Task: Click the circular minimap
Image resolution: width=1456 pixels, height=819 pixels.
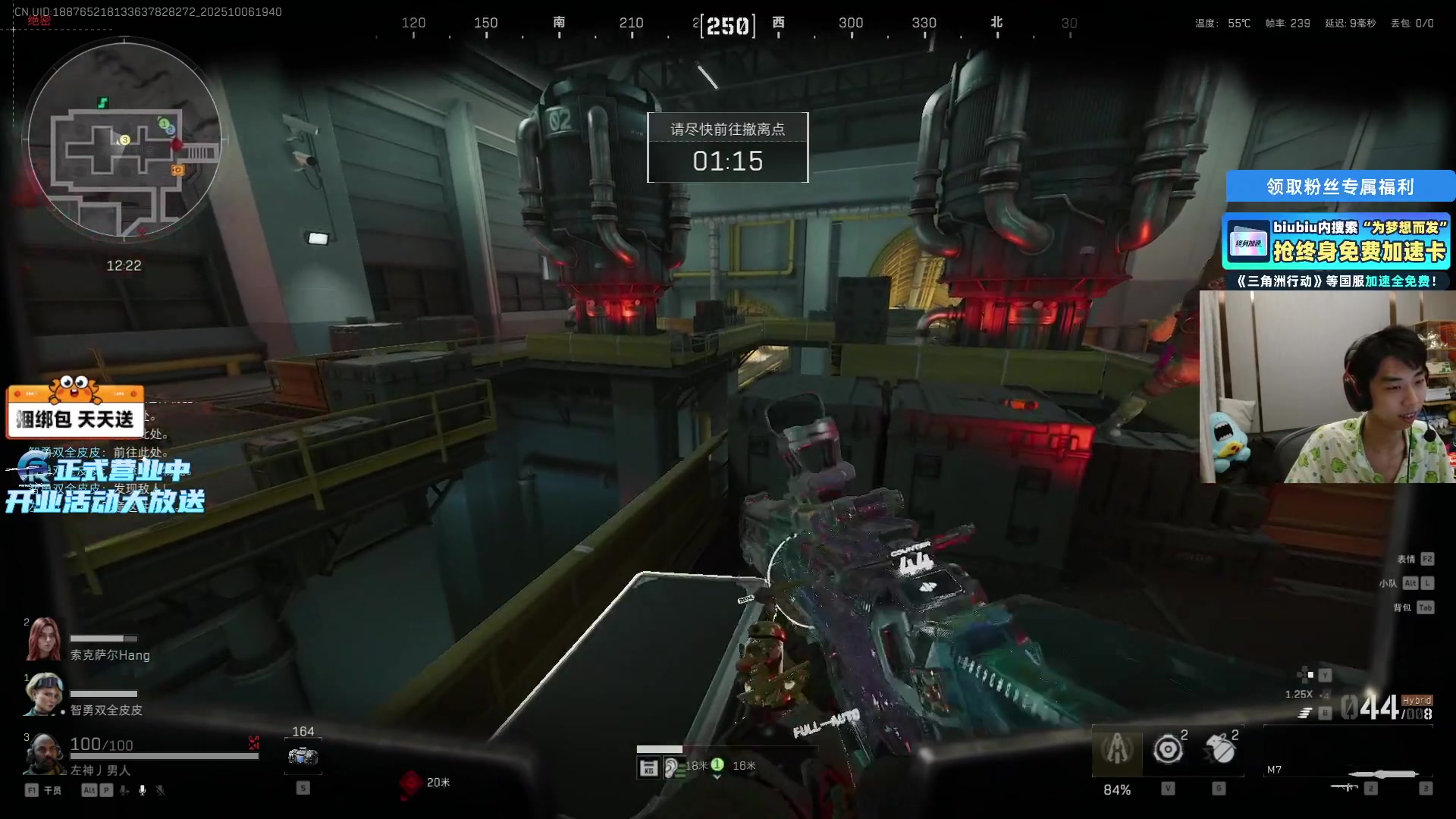Action: pos(124,140)
